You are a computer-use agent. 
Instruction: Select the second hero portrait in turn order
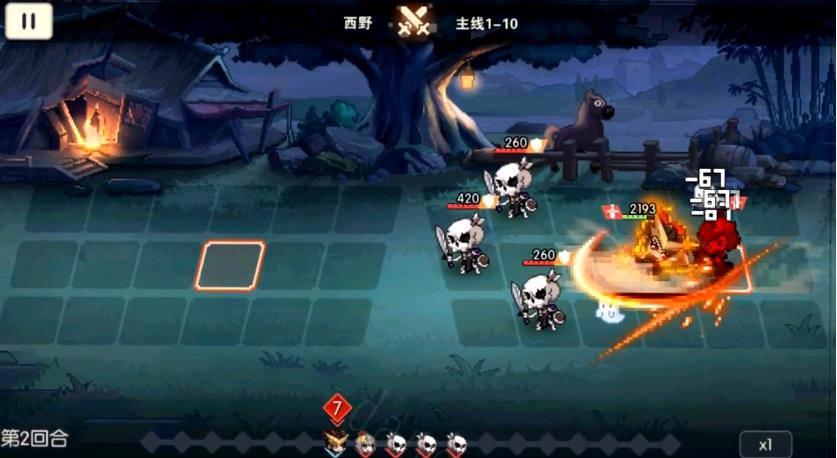[366, 443]
